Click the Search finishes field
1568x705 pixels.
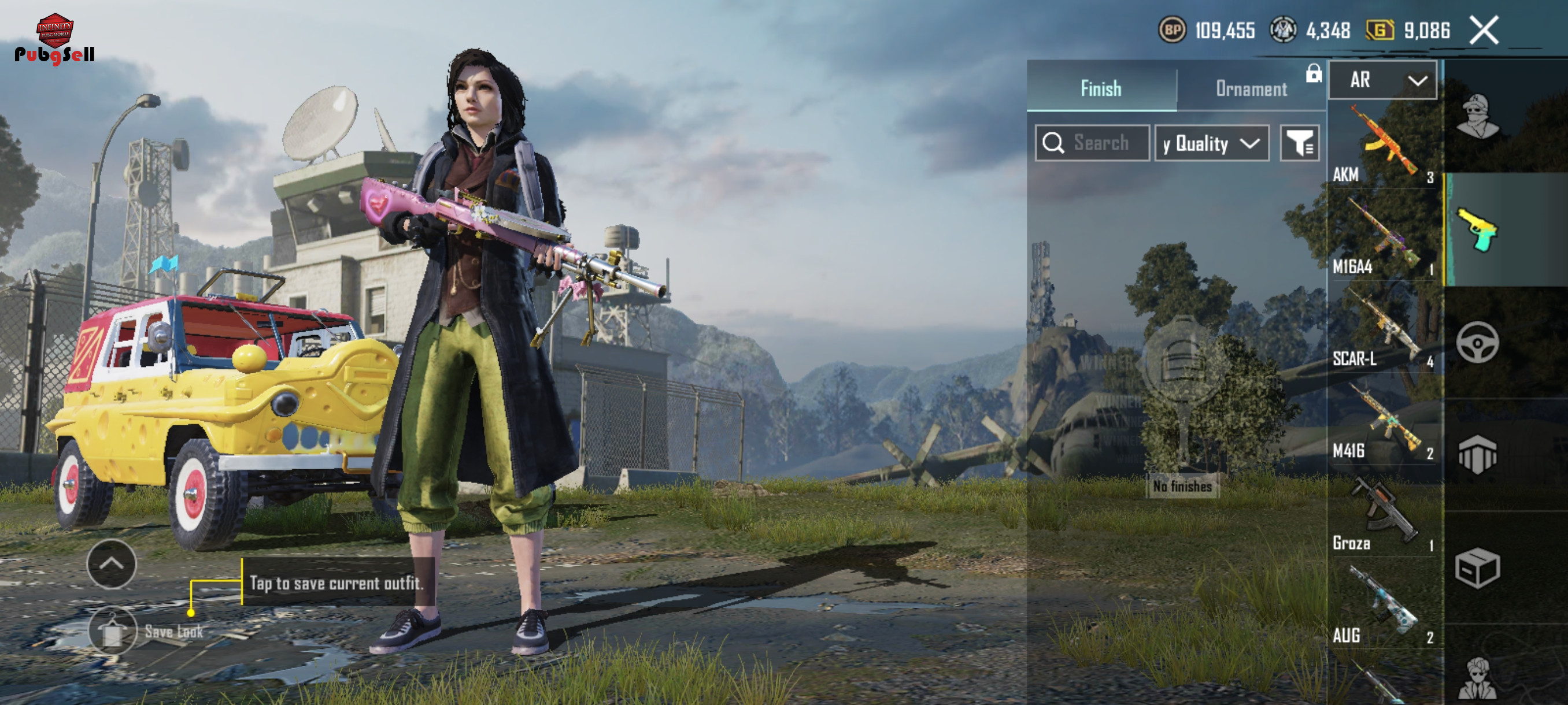(x=1092, y=143)
